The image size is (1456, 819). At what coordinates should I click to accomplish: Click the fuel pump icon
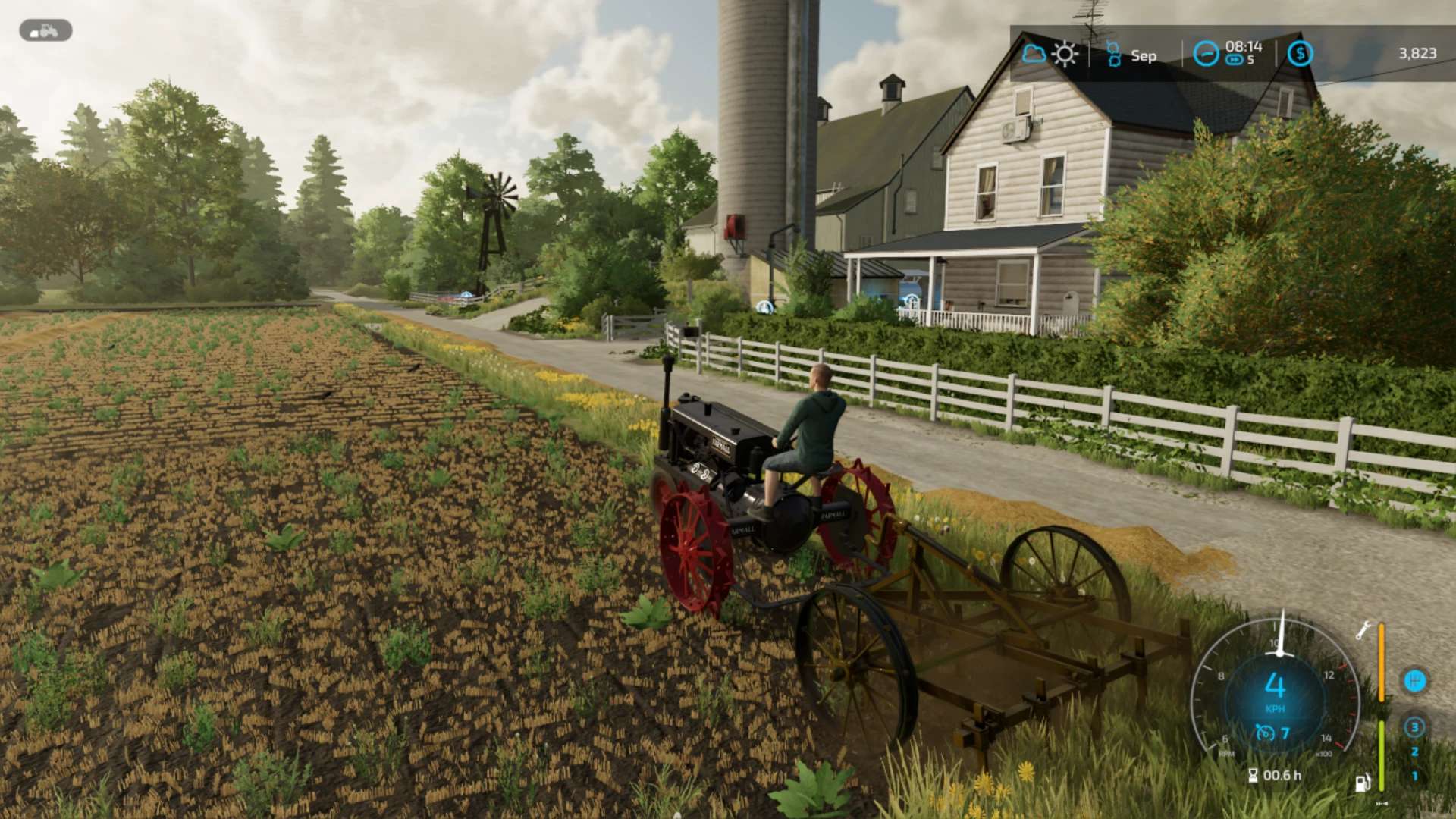click(1362, 783)
